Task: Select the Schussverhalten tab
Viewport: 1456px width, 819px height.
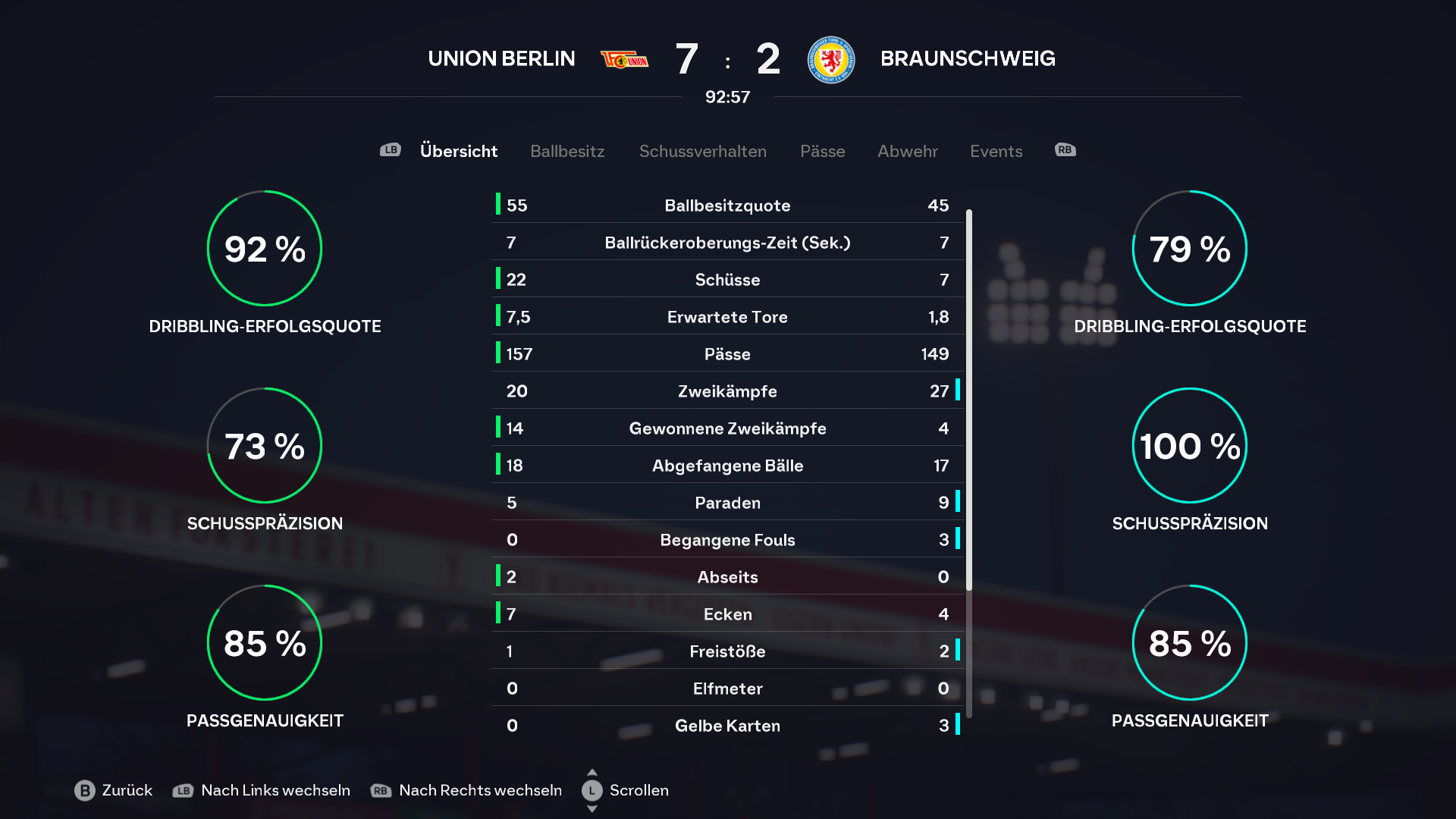Action: tap(702, 151)
